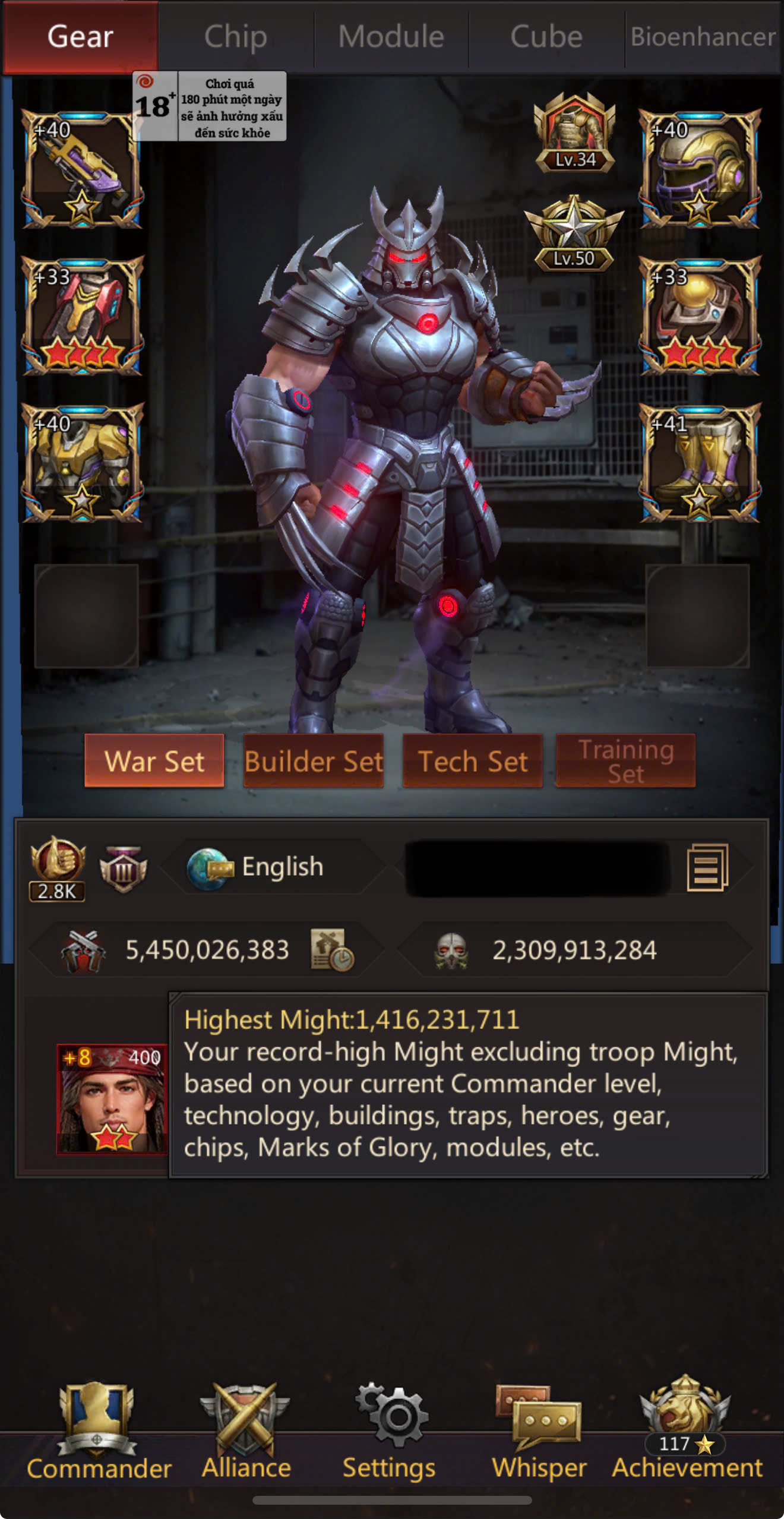
Task: Select the Cube tab
Action: 546,37
